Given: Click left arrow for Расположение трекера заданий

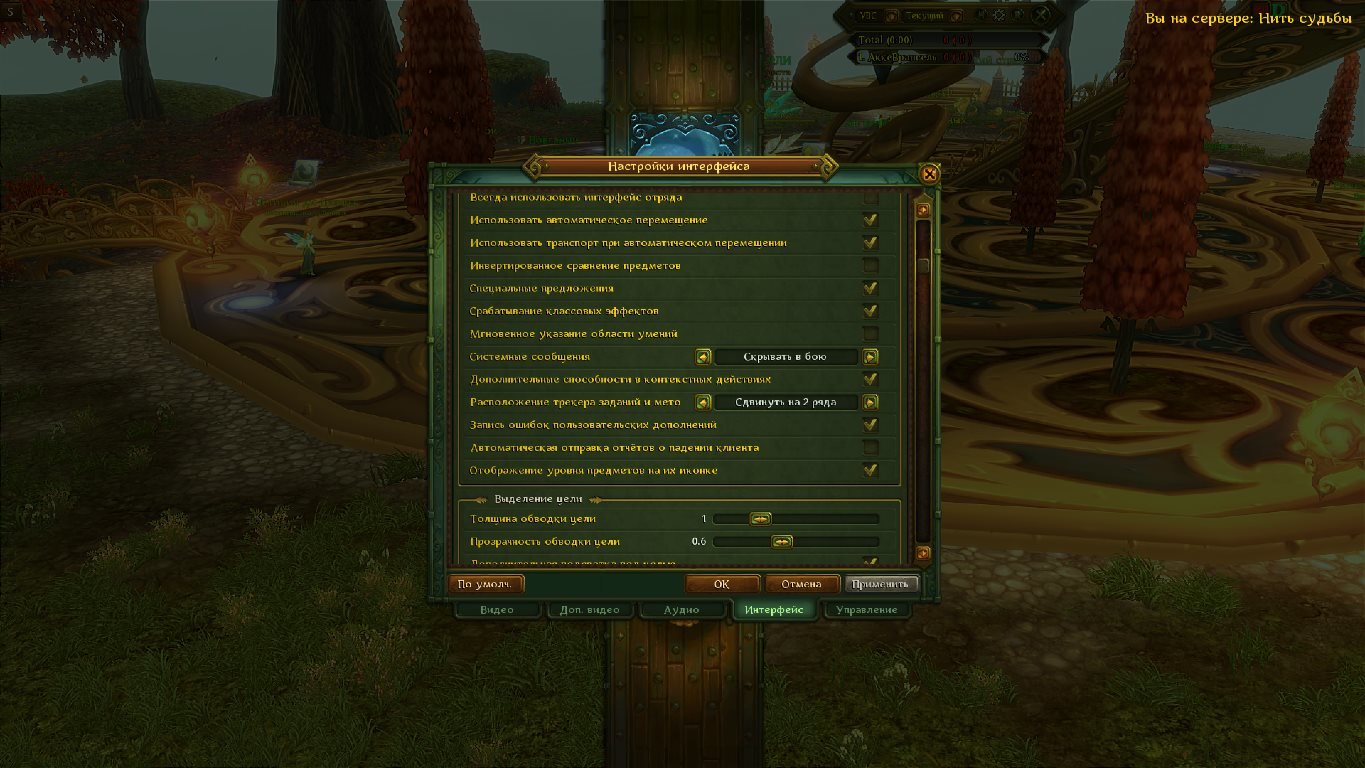Looking at the screenshot, I should (703, 402).
